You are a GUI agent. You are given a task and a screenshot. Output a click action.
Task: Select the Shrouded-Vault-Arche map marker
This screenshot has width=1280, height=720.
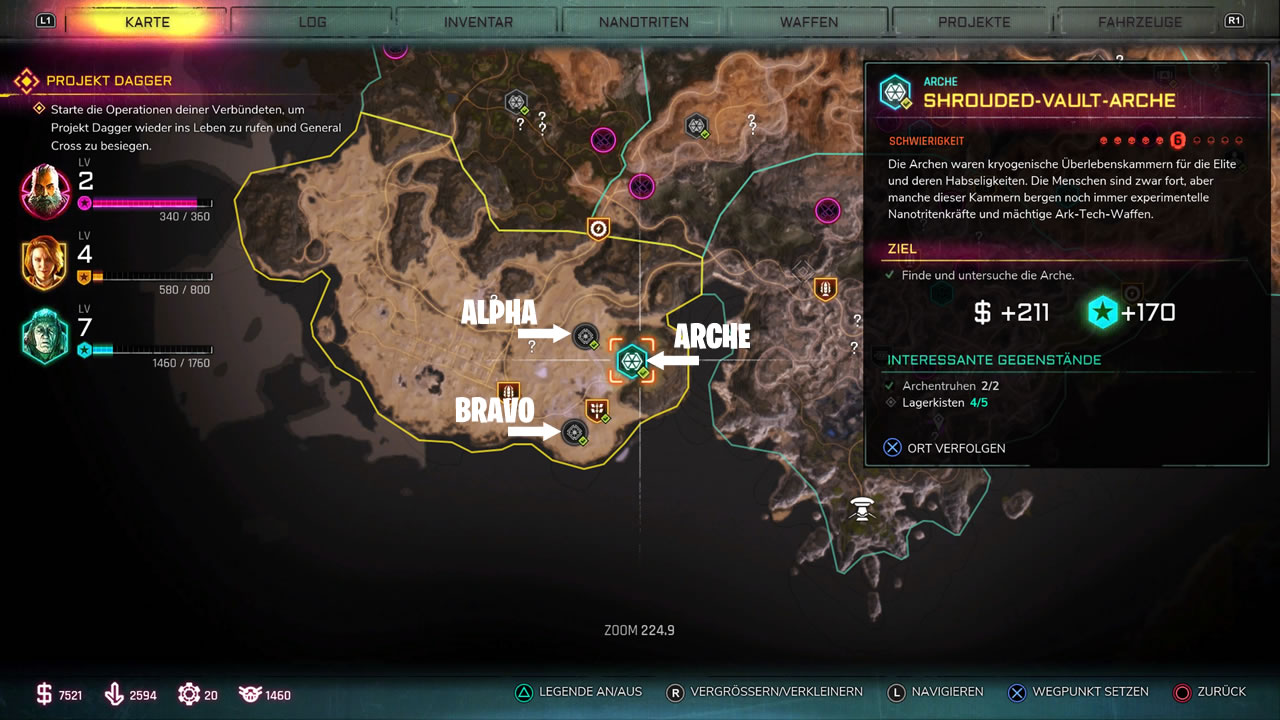[x=631, y=360]
